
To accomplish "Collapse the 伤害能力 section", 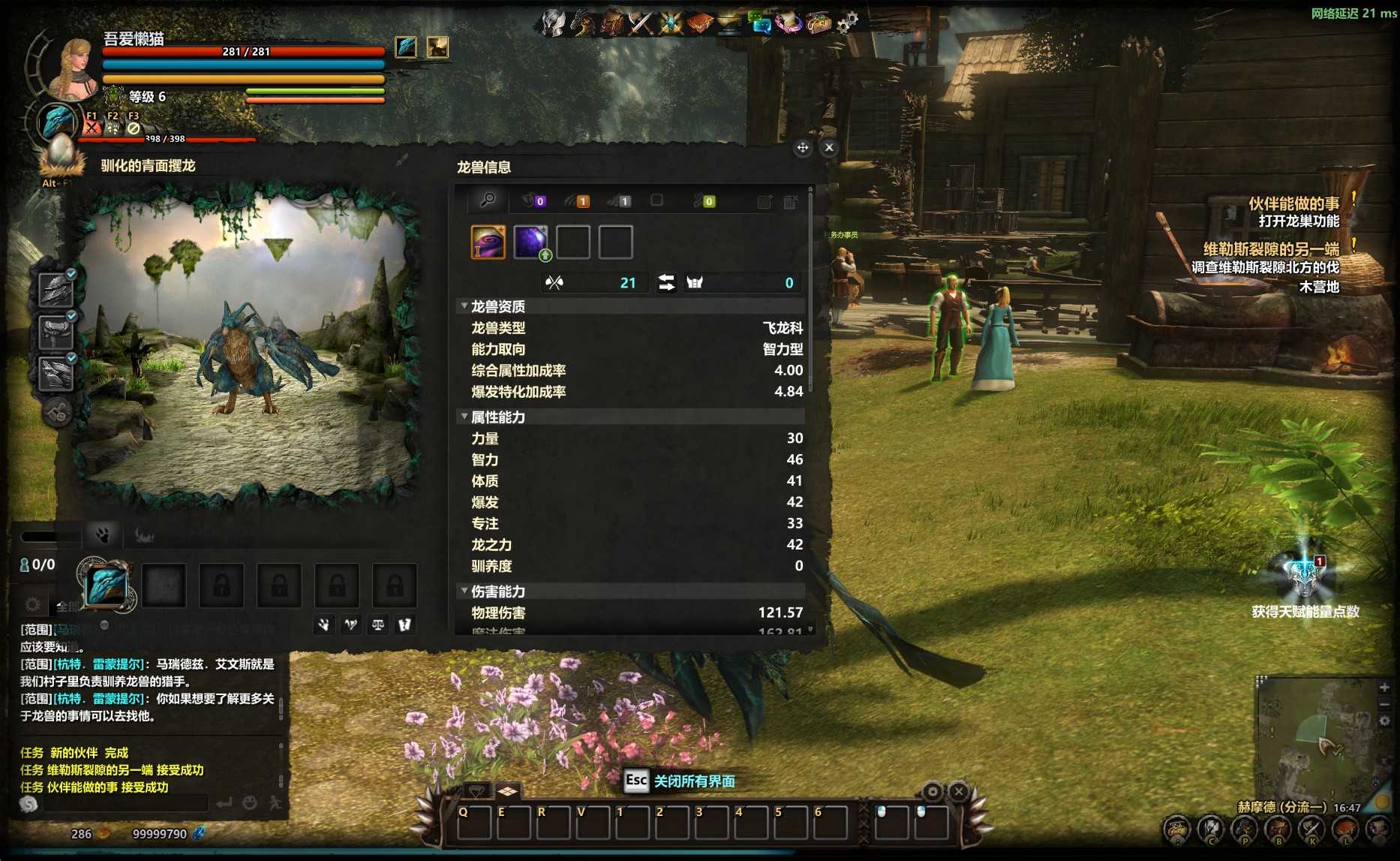I will [464, 592].
